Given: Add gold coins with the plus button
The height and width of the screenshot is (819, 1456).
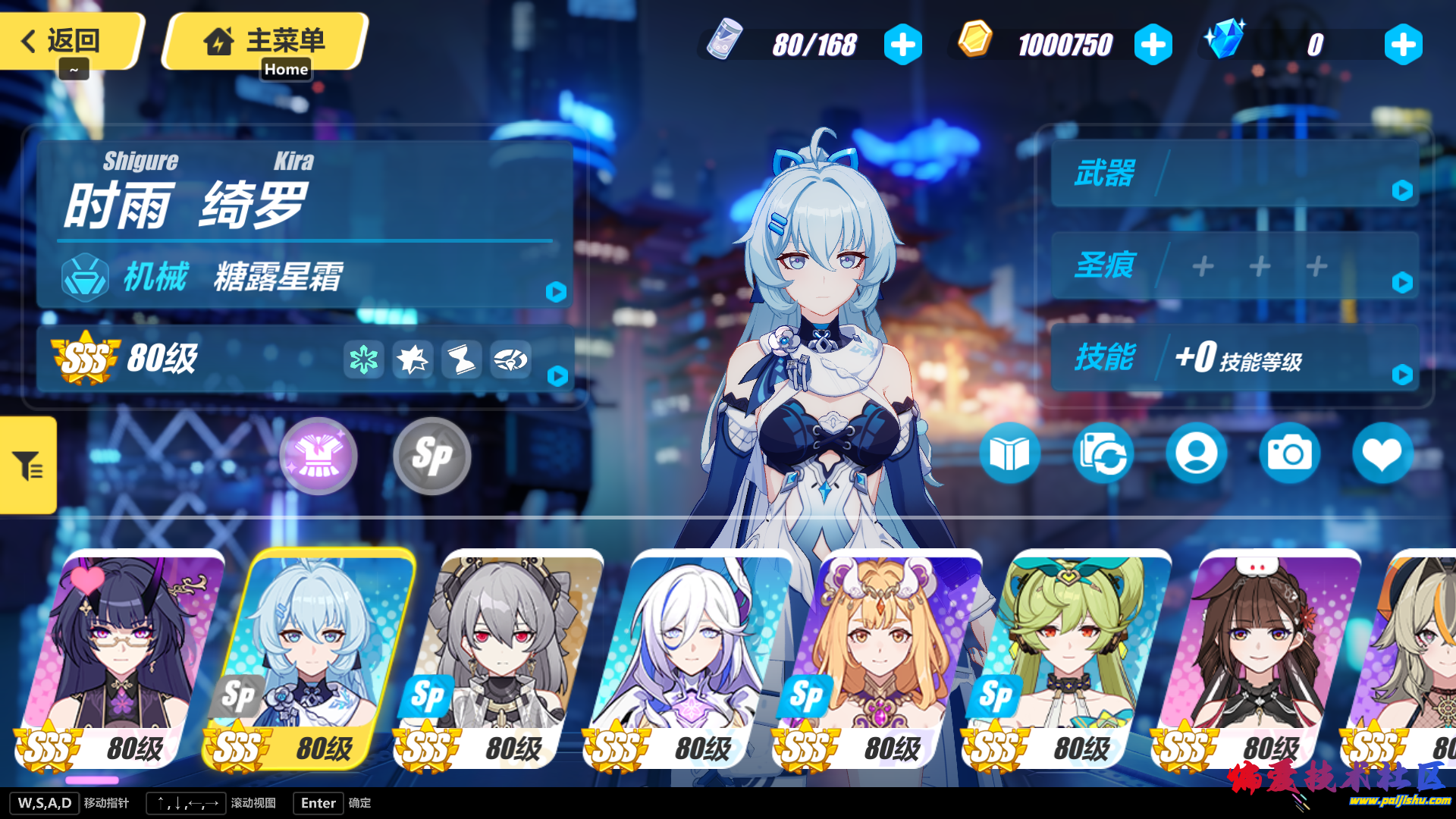Looking at the screenshot, I should pyautogui.click(x=1153, y=45).
